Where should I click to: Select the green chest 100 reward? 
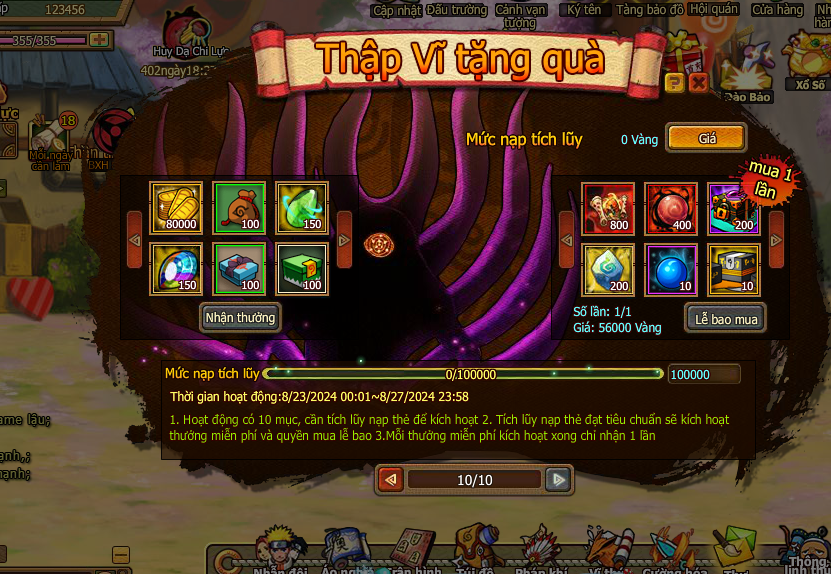pyautogui.click(x=302, y=269)
